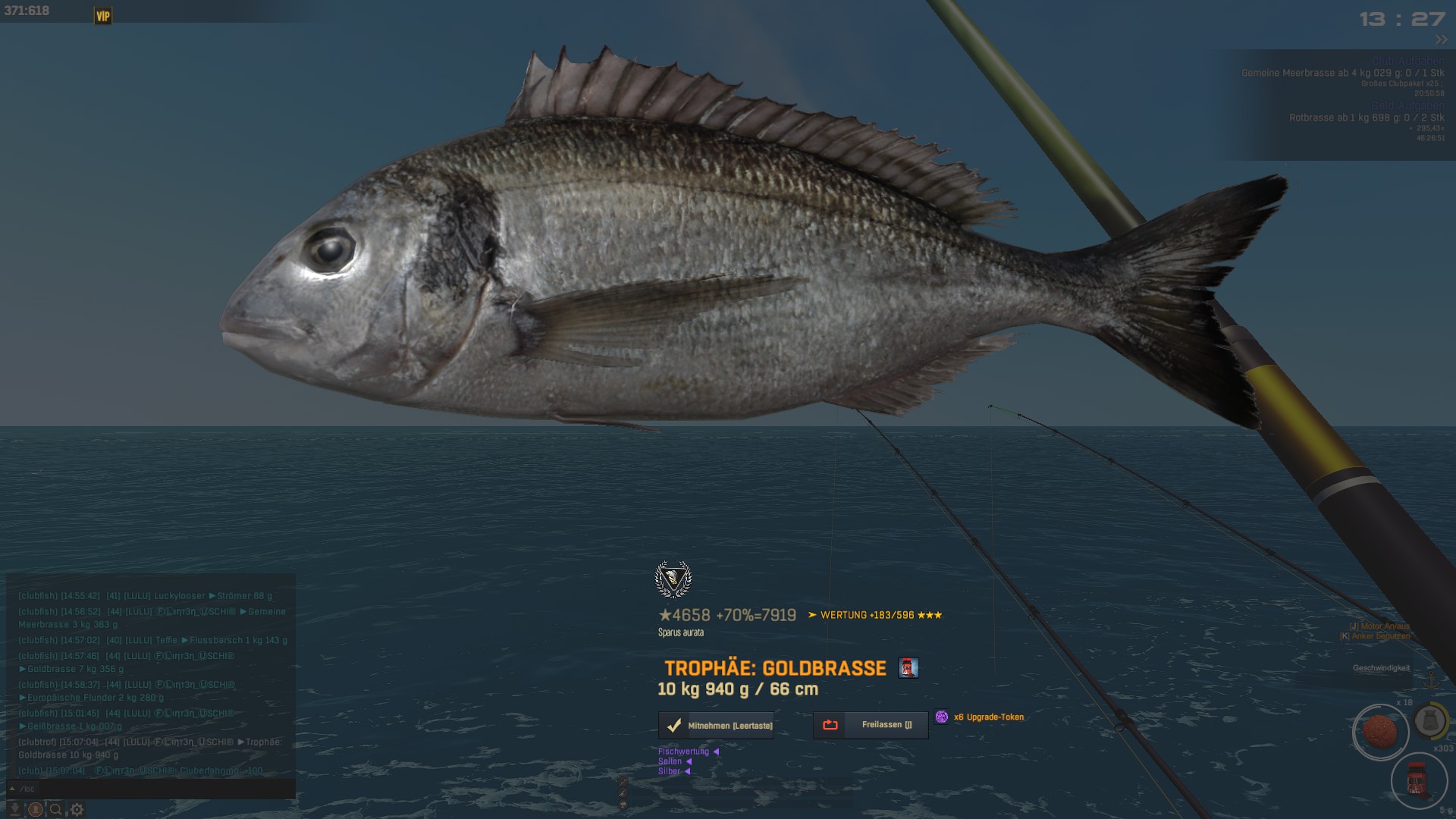Select the red boilie bait slot
The width and height of the screenshot is (1456, 819).
tap(1379, 732)
